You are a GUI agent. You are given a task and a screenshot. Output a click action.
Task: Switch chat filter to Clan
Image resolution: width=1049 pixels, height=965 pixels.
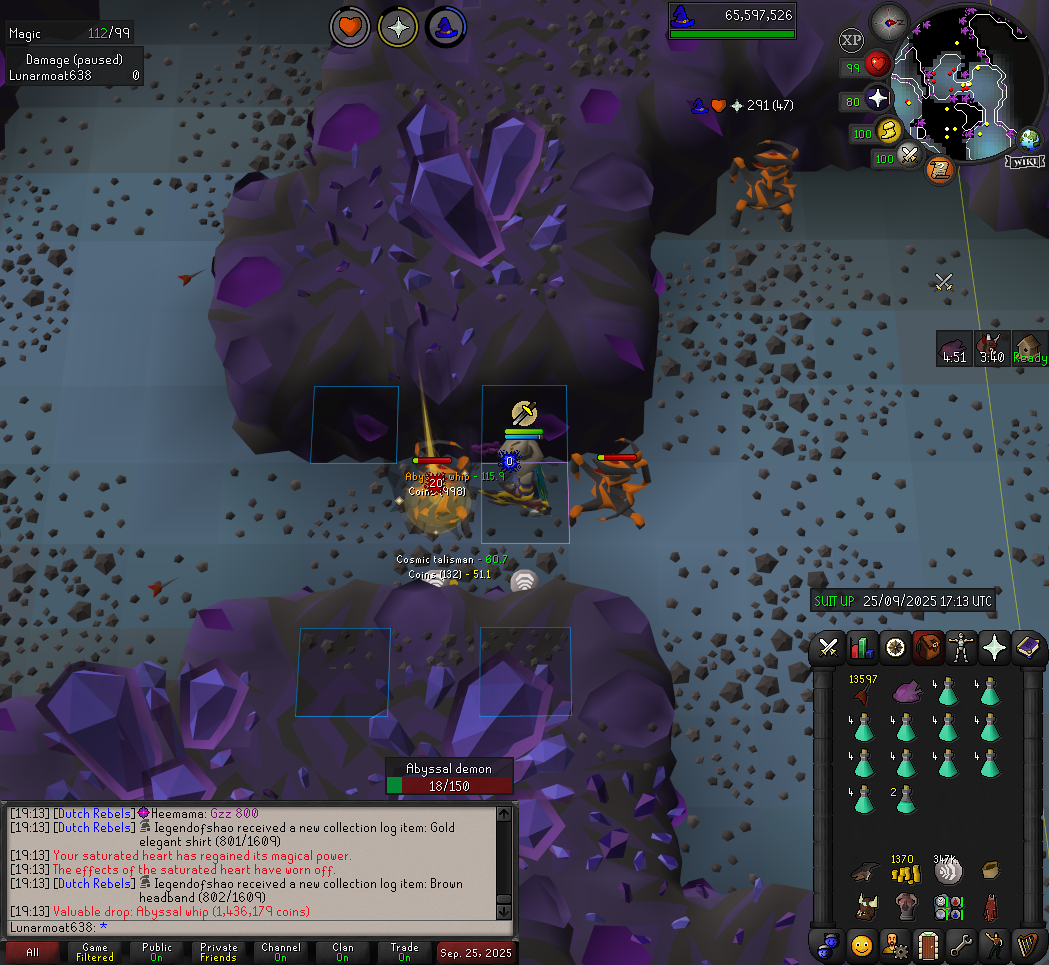coord(343,952)
